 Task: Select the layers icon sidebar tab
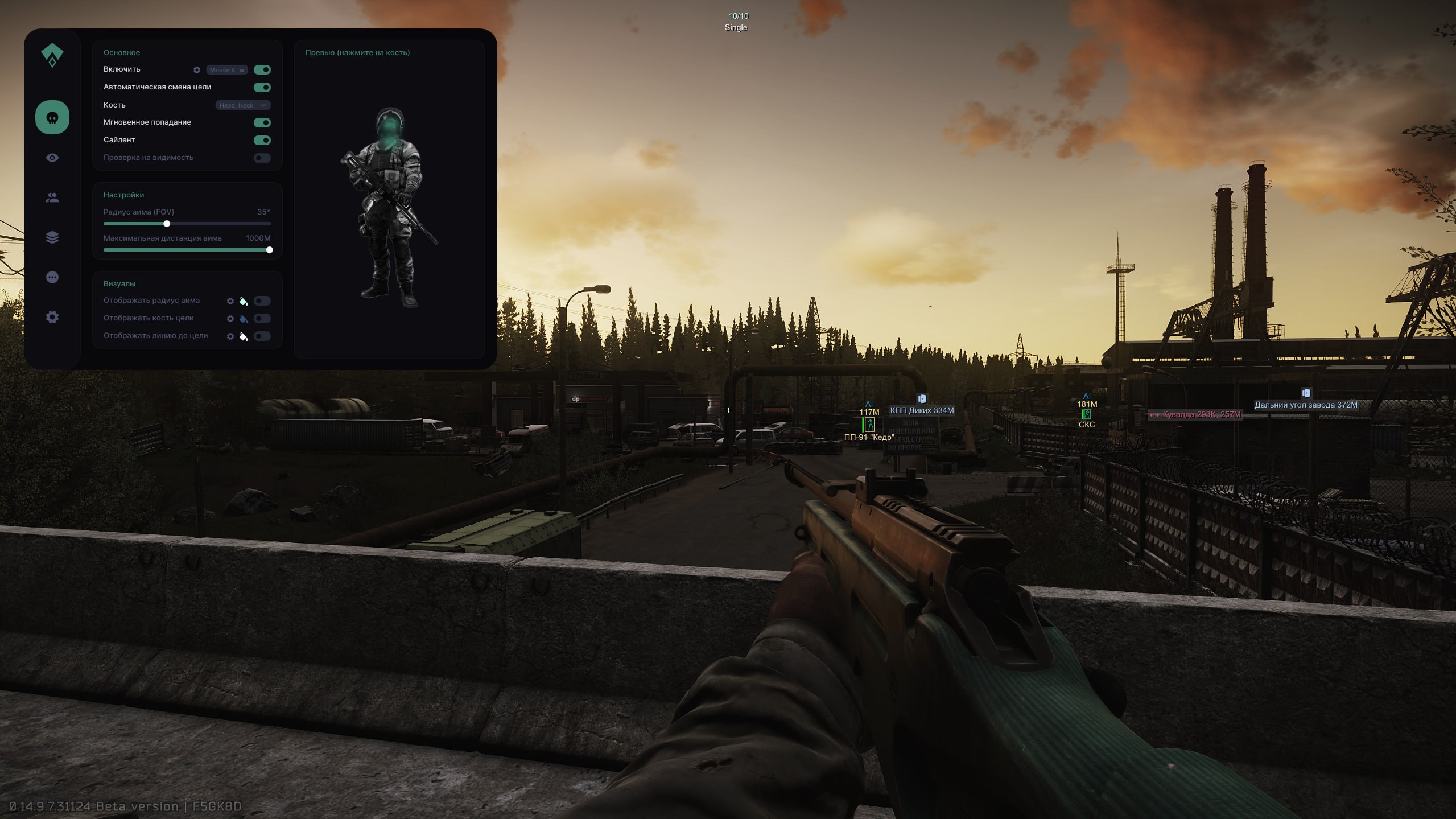(x=52, y=237)
